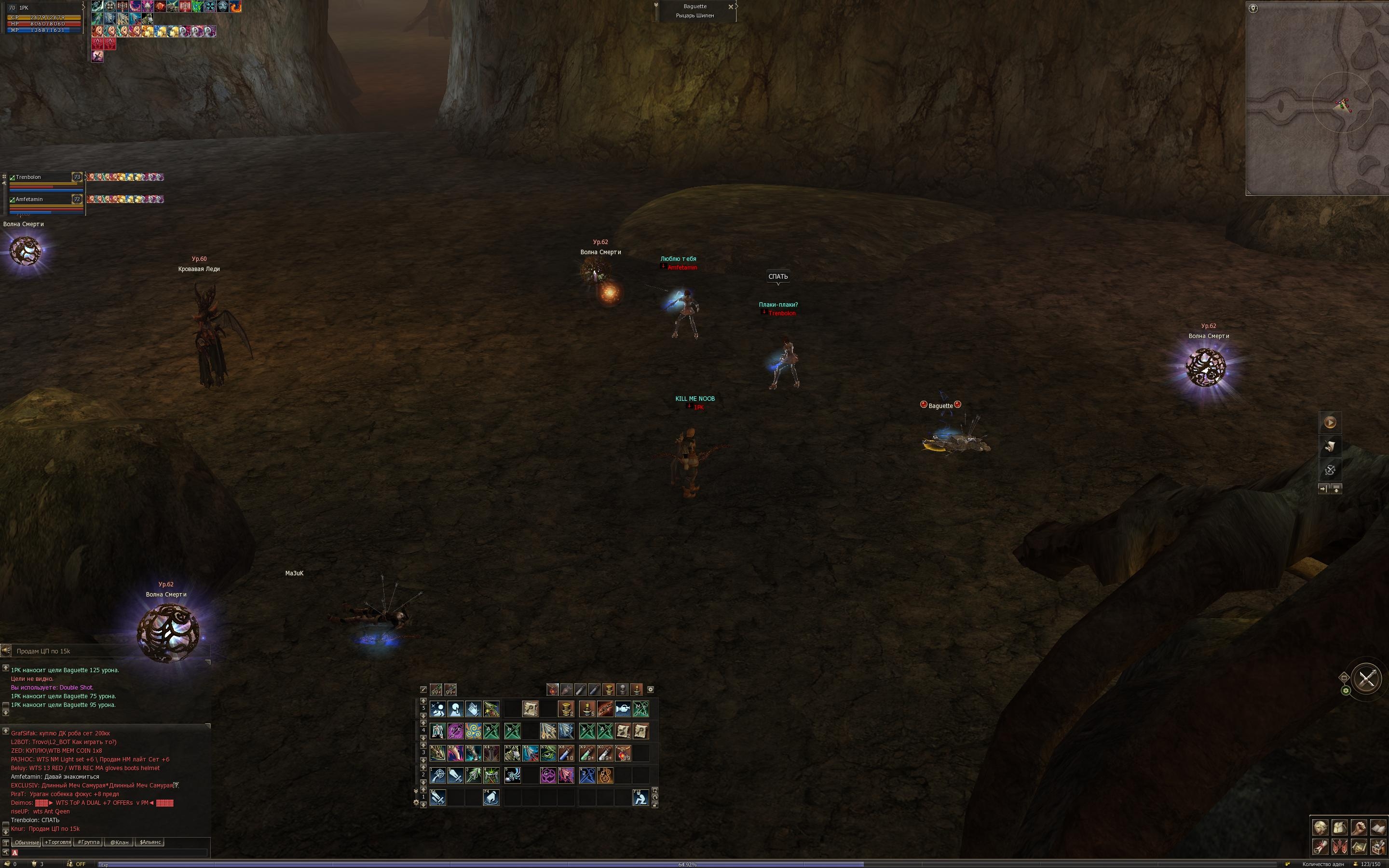Open the #Группа chat tab
The width and height of the screenshot is (1389, 868).
click(88, 842)
